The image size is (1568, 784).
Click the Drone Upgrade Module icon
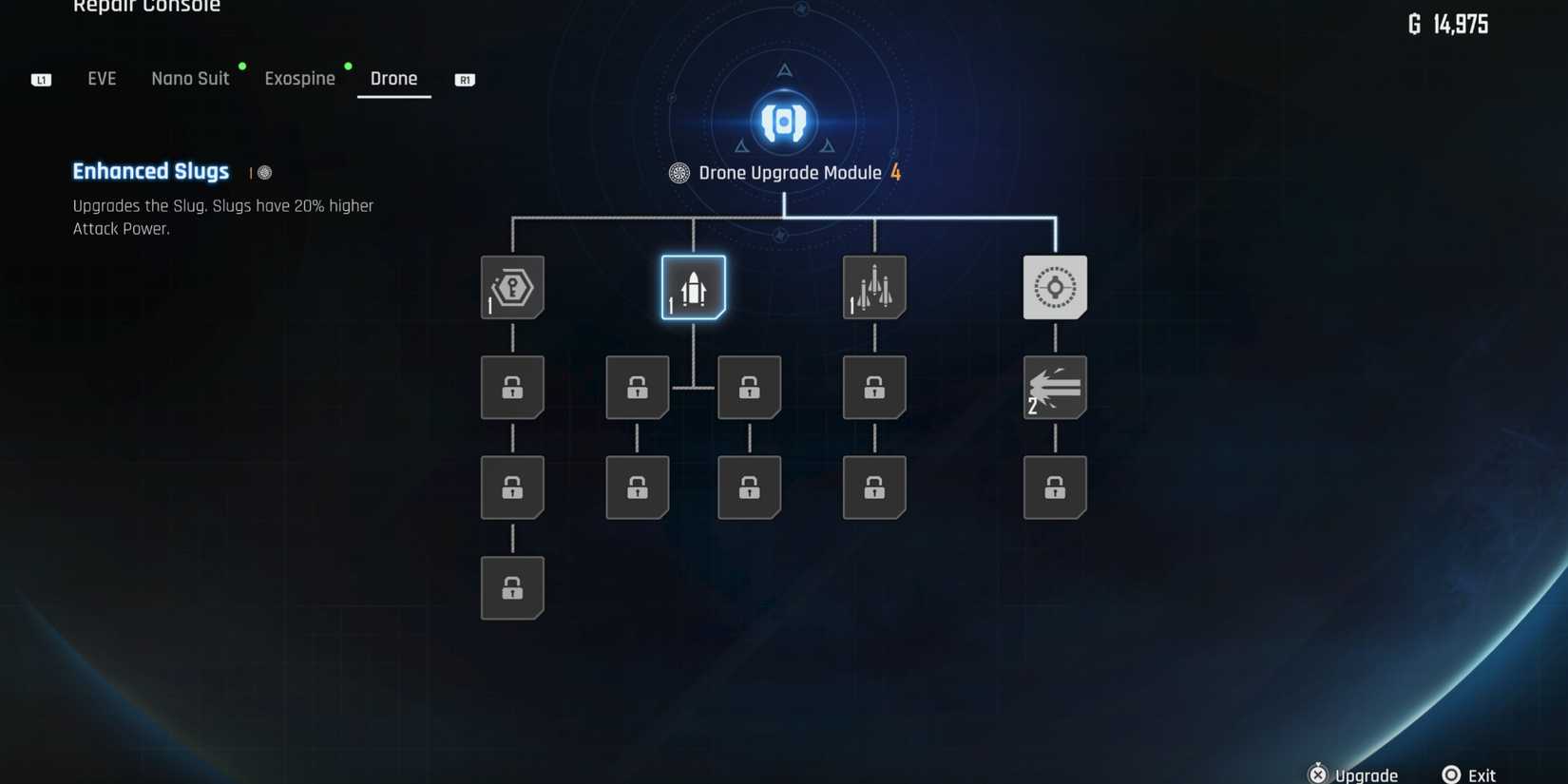coord(782,122)
